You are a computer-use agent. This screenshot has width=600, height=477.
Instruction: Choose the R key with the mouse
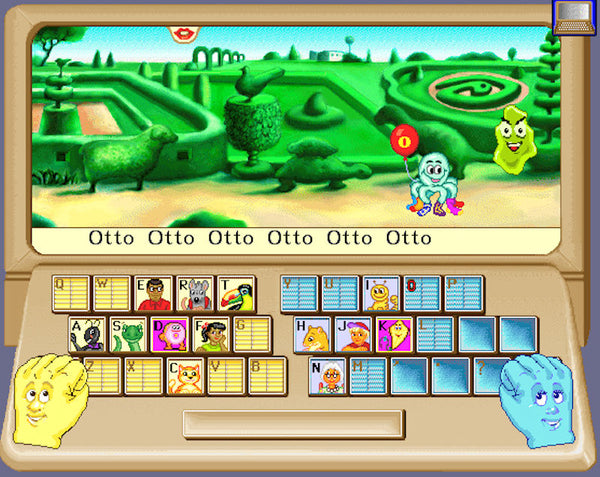coord(195,294)
